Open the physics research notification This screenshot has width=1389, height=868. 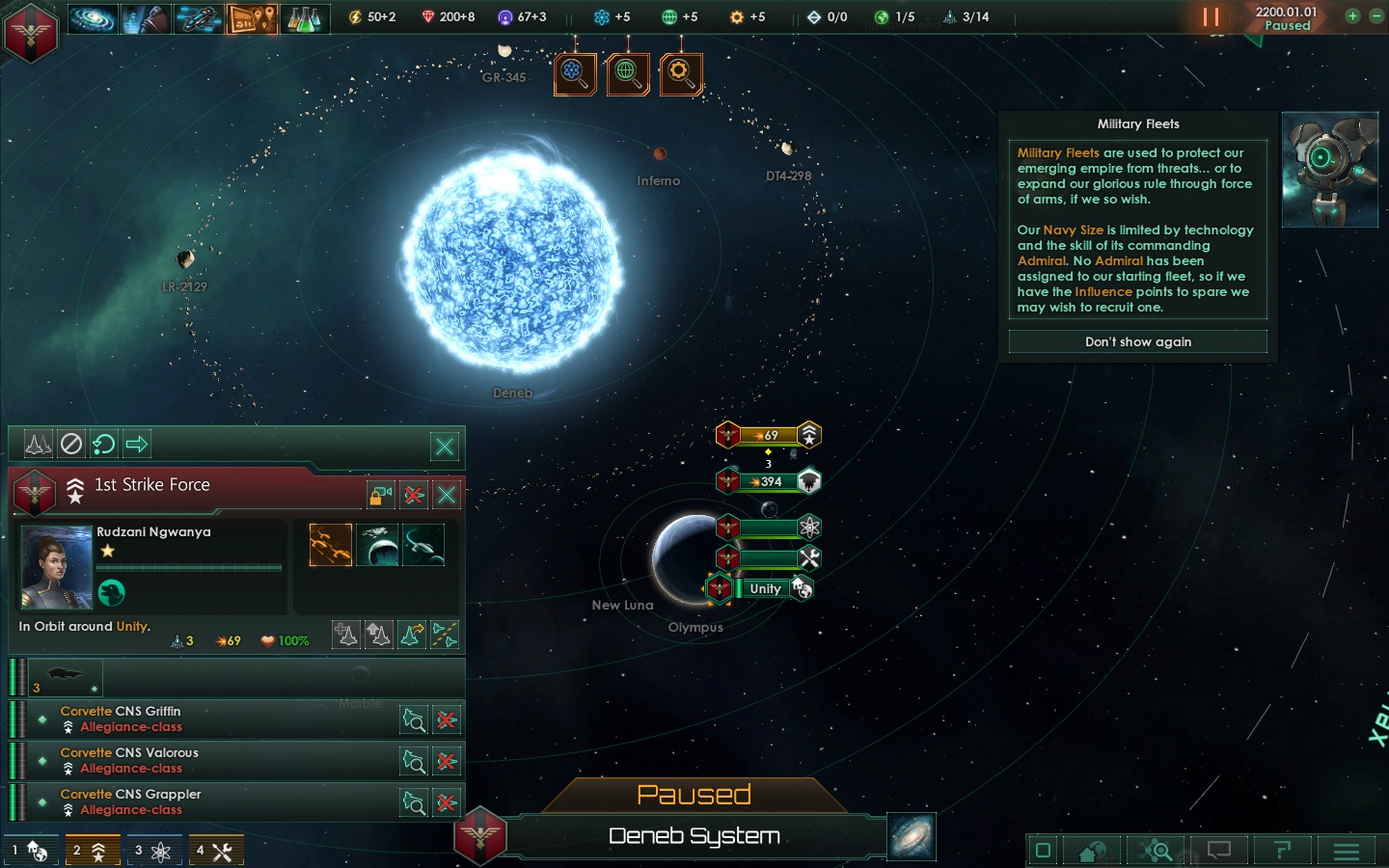click(x=574, y=73)
